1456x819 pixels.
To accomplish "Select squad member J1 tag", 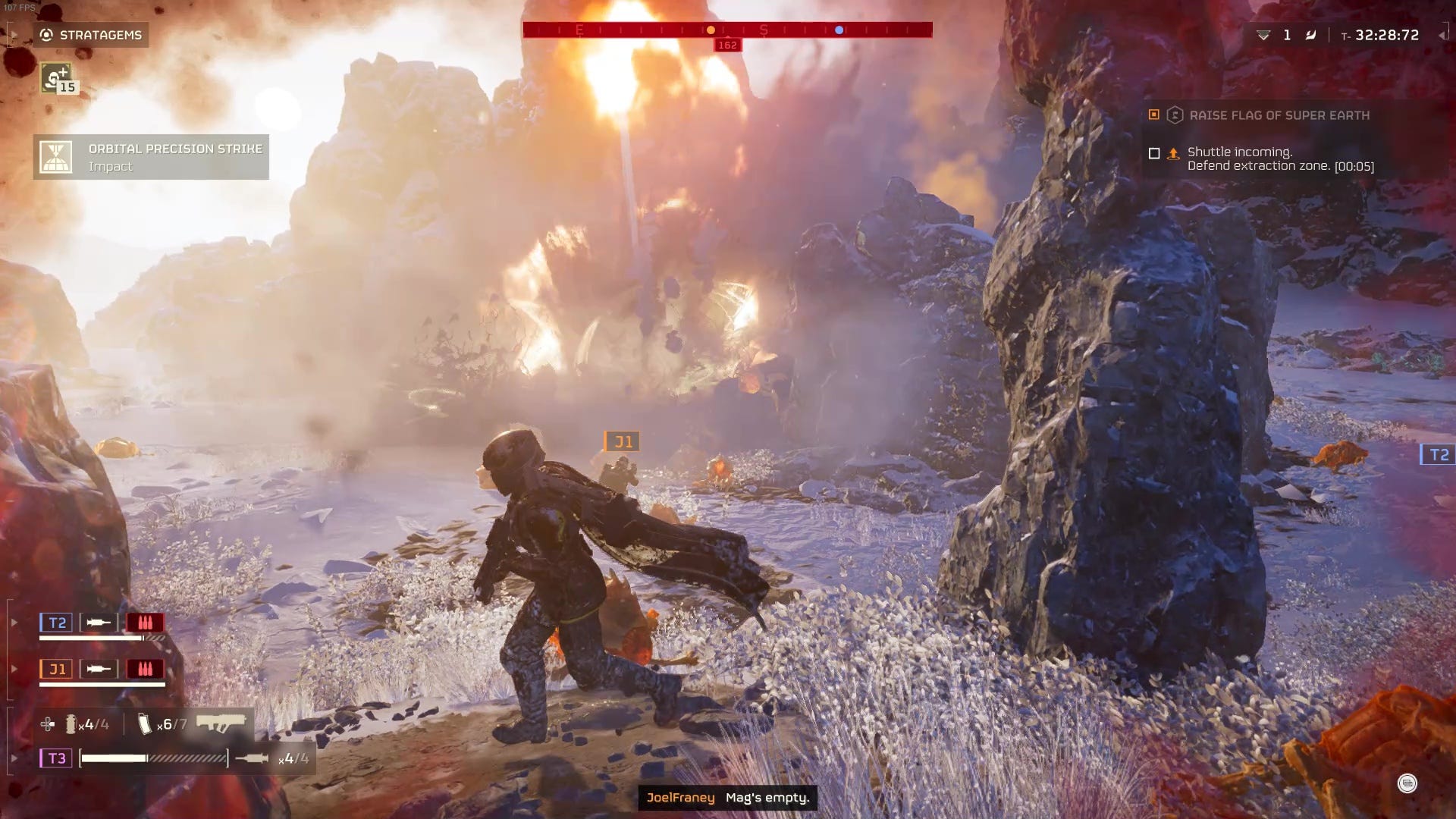I will coord(57,669).
